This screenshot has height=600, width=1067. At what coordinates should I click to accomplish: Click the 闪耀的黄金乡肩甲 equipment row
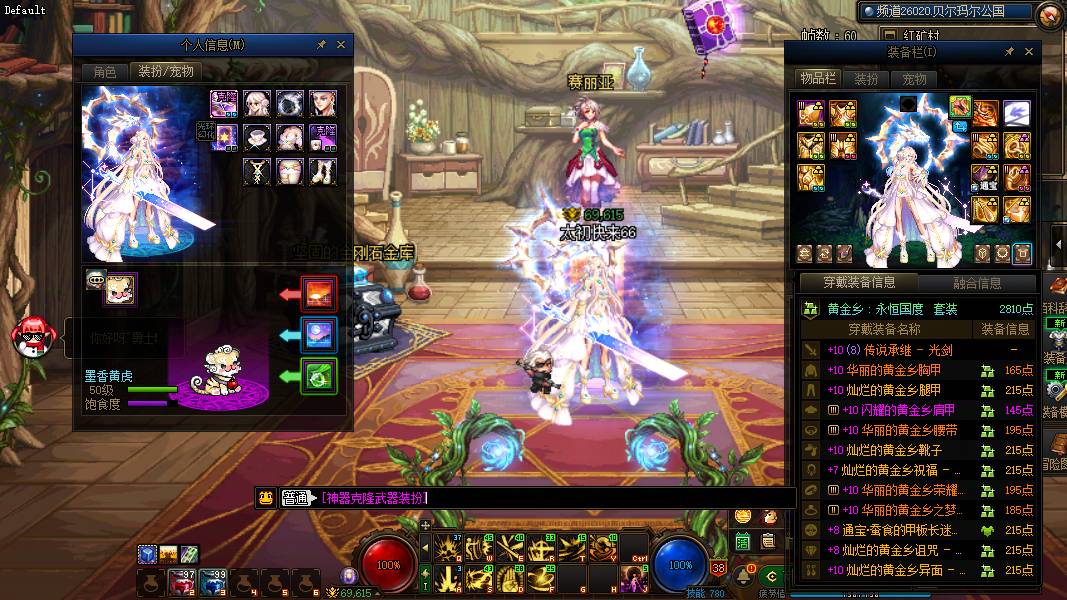coord(900,410)
